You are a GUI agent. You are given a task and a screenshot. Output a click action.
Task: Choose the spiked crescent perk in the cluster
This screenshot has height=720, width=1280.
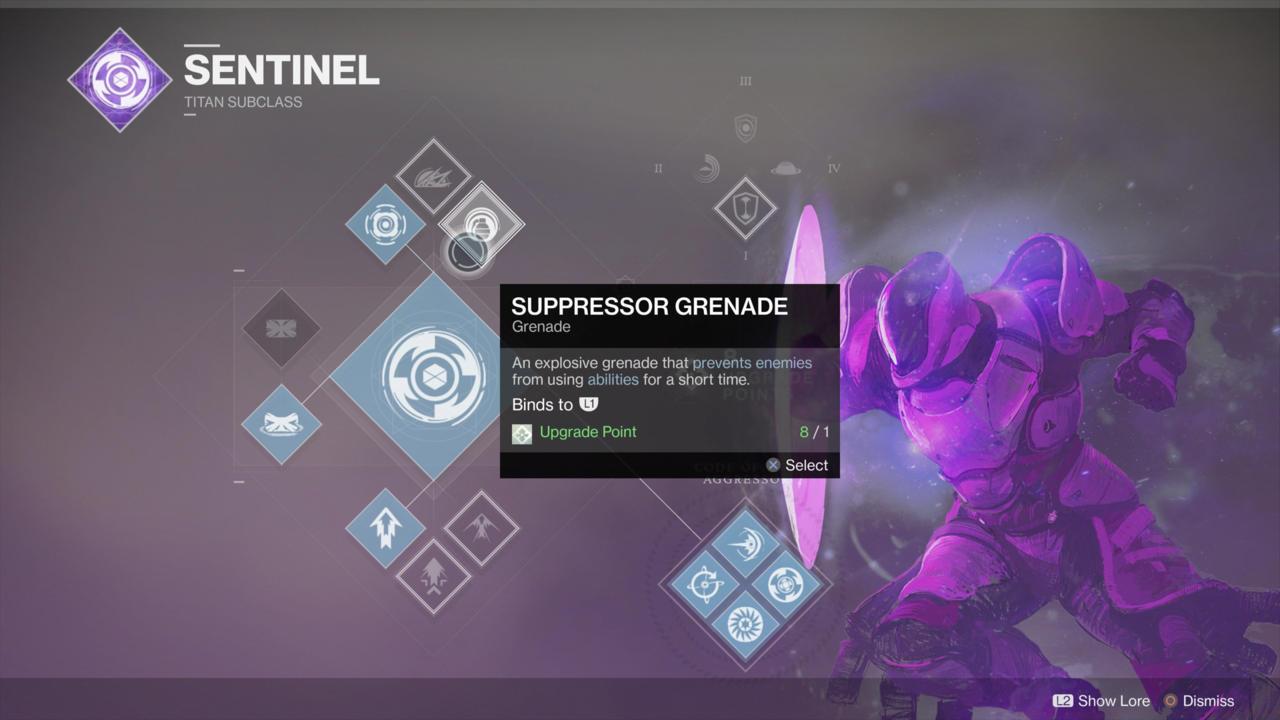[744, 544]
